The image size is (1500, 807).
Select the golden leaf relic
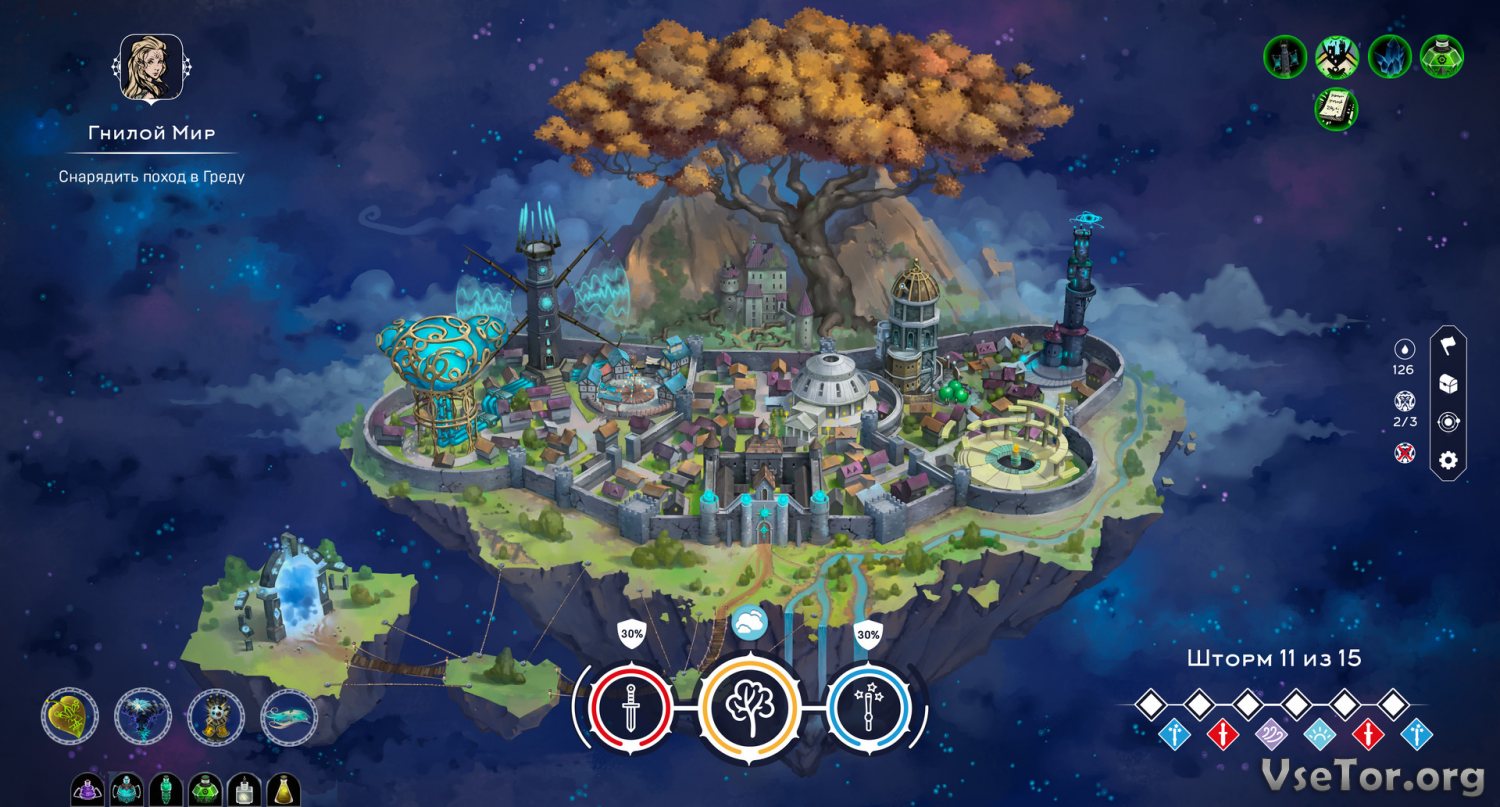(x=70, y=716)
